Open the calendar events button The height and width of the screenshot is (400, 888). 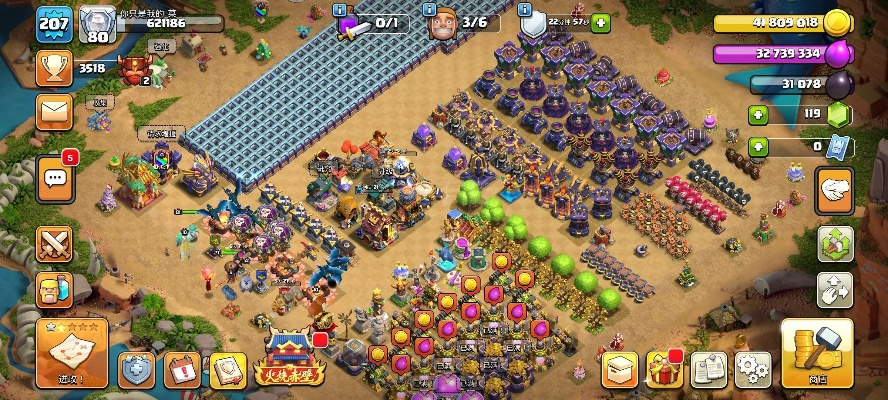(x=182, y=370)
